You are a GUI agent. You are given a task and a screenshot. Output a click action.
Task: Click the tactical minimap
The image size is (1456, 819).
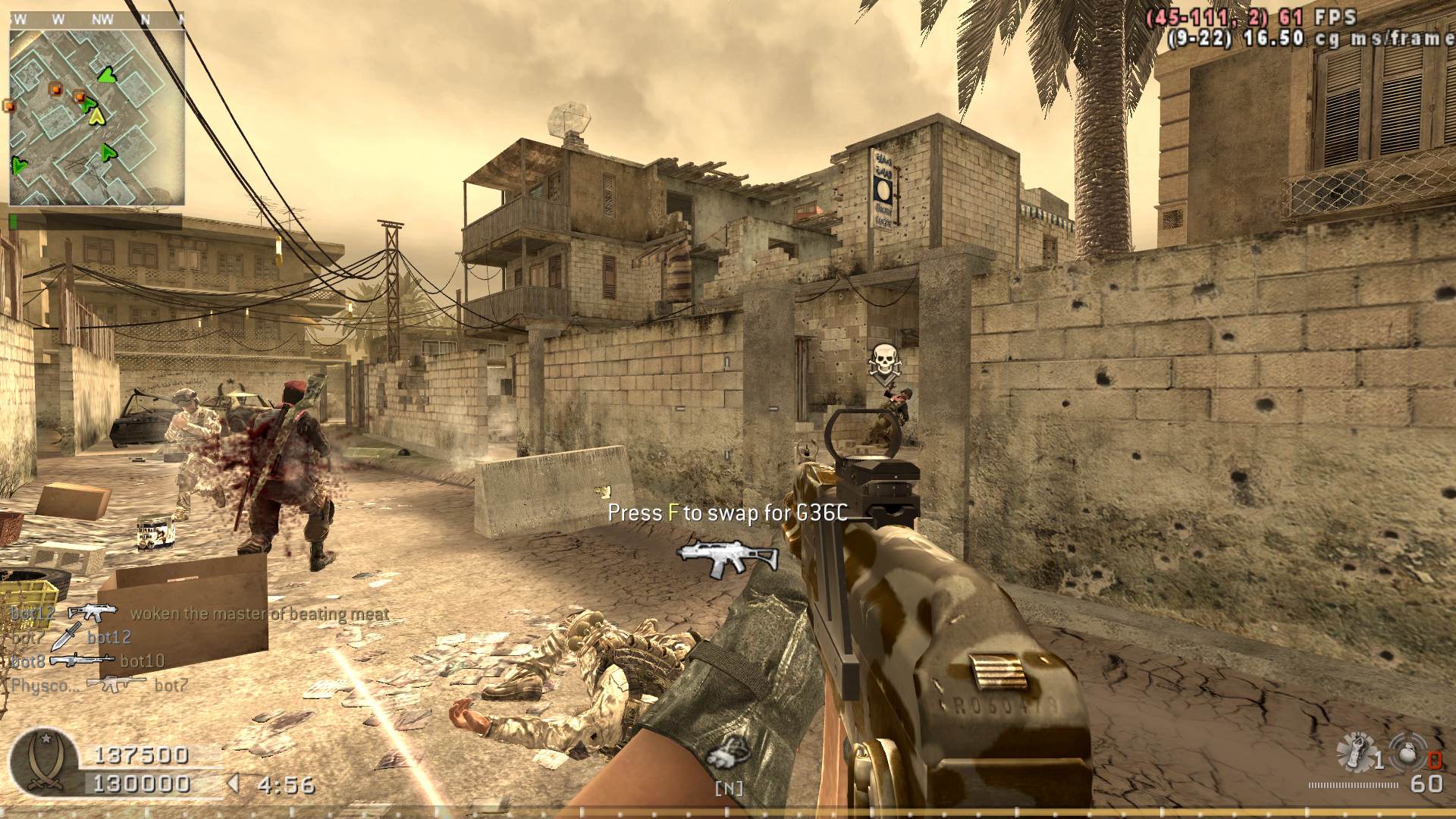pyautogui.click(x=97, y=118)
